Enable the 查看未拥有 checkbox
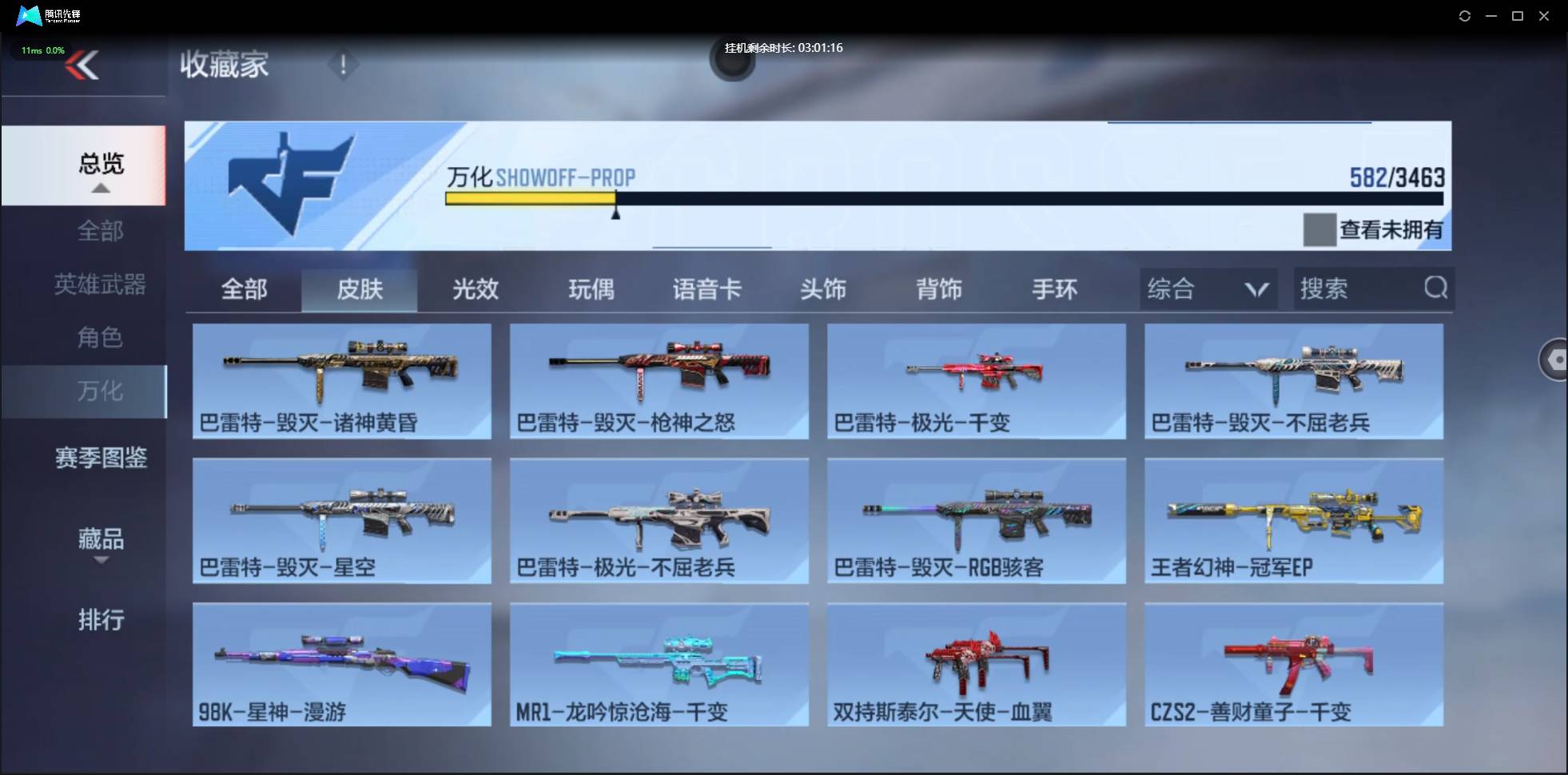Screen dimensions: 1568x775 [1320, 229]
